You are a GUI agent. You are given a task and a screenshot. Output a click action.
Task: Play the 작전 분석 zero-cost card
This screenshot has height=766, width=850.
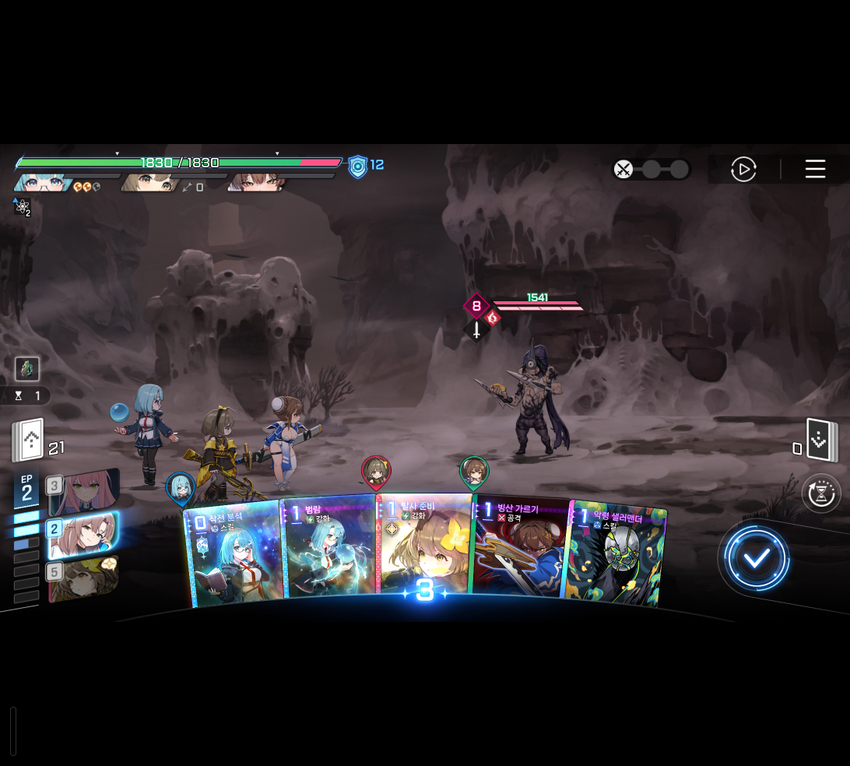(x=232, y=553)
